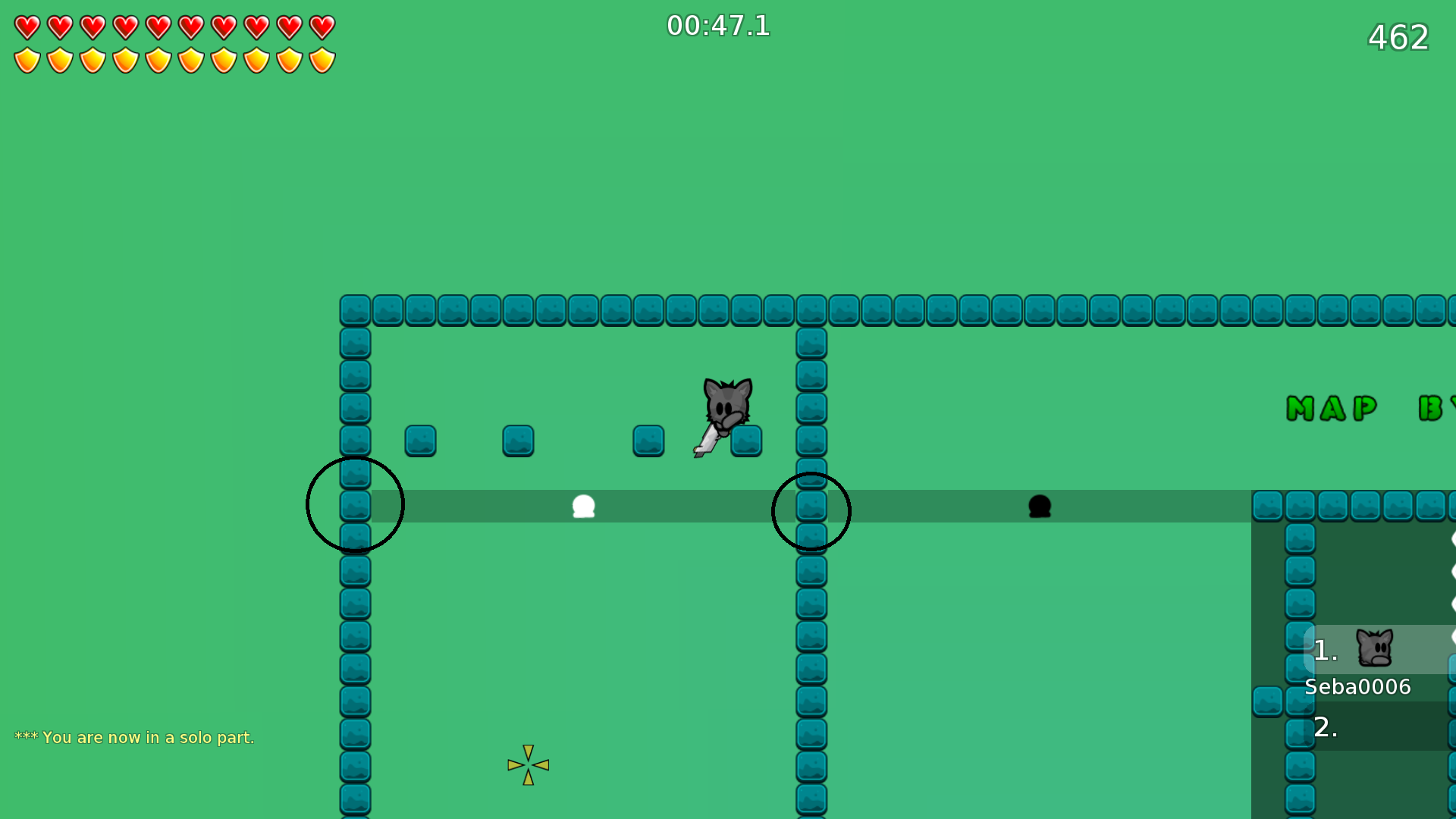Select the yellow spike hazard

pos(528,765)
